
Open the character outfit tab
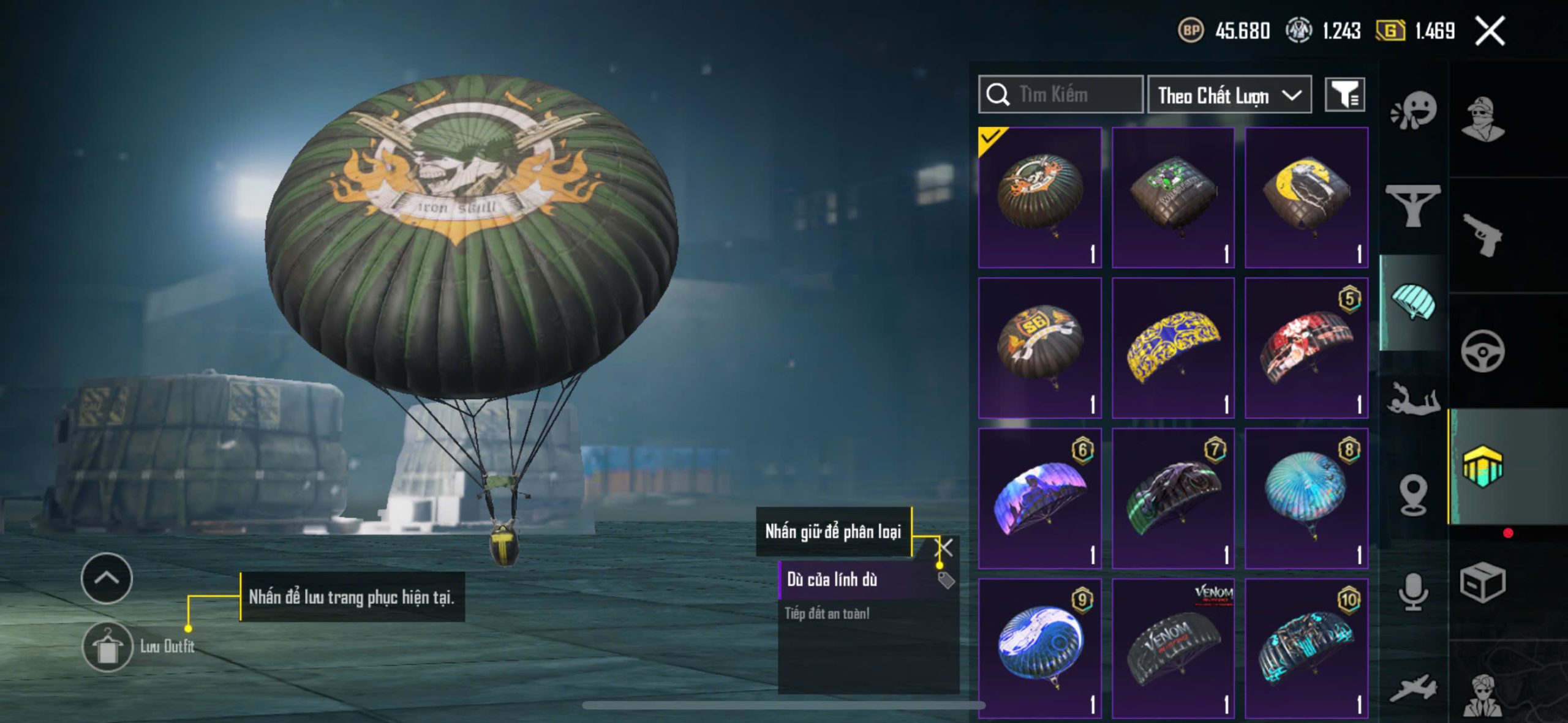[1482, 119]
